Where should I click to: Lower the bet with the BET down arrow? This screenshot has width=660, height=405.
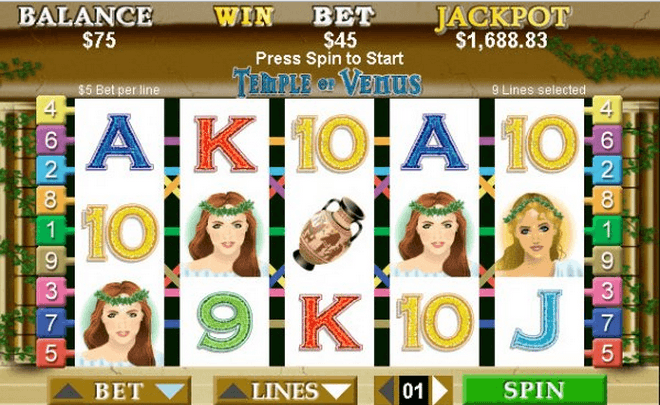[x=171, y=390]
